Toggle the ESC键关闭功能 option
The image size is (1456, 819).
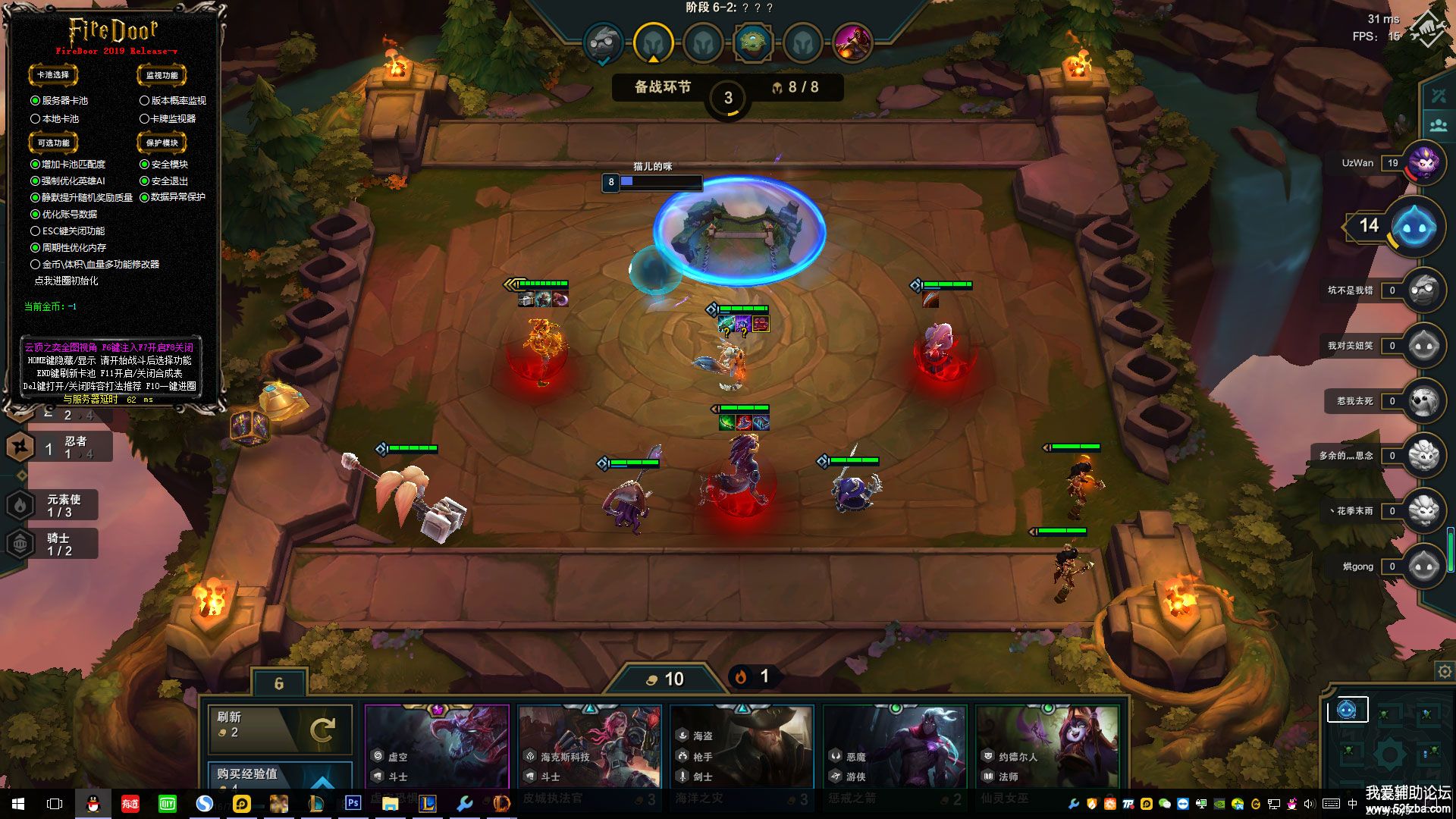pos(36,231)
